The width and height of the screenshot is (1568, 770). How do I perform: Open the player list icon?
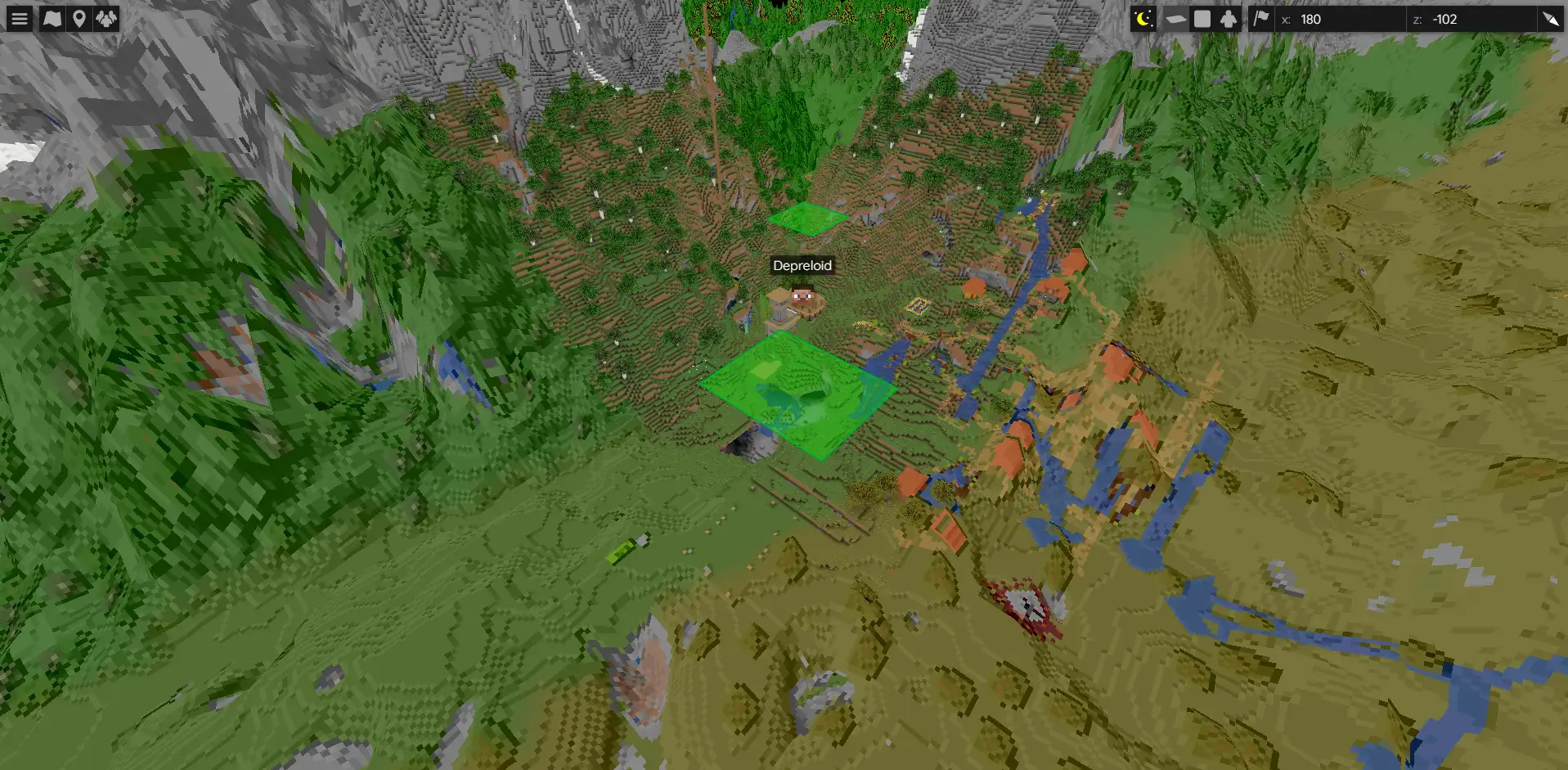(106, 19)
